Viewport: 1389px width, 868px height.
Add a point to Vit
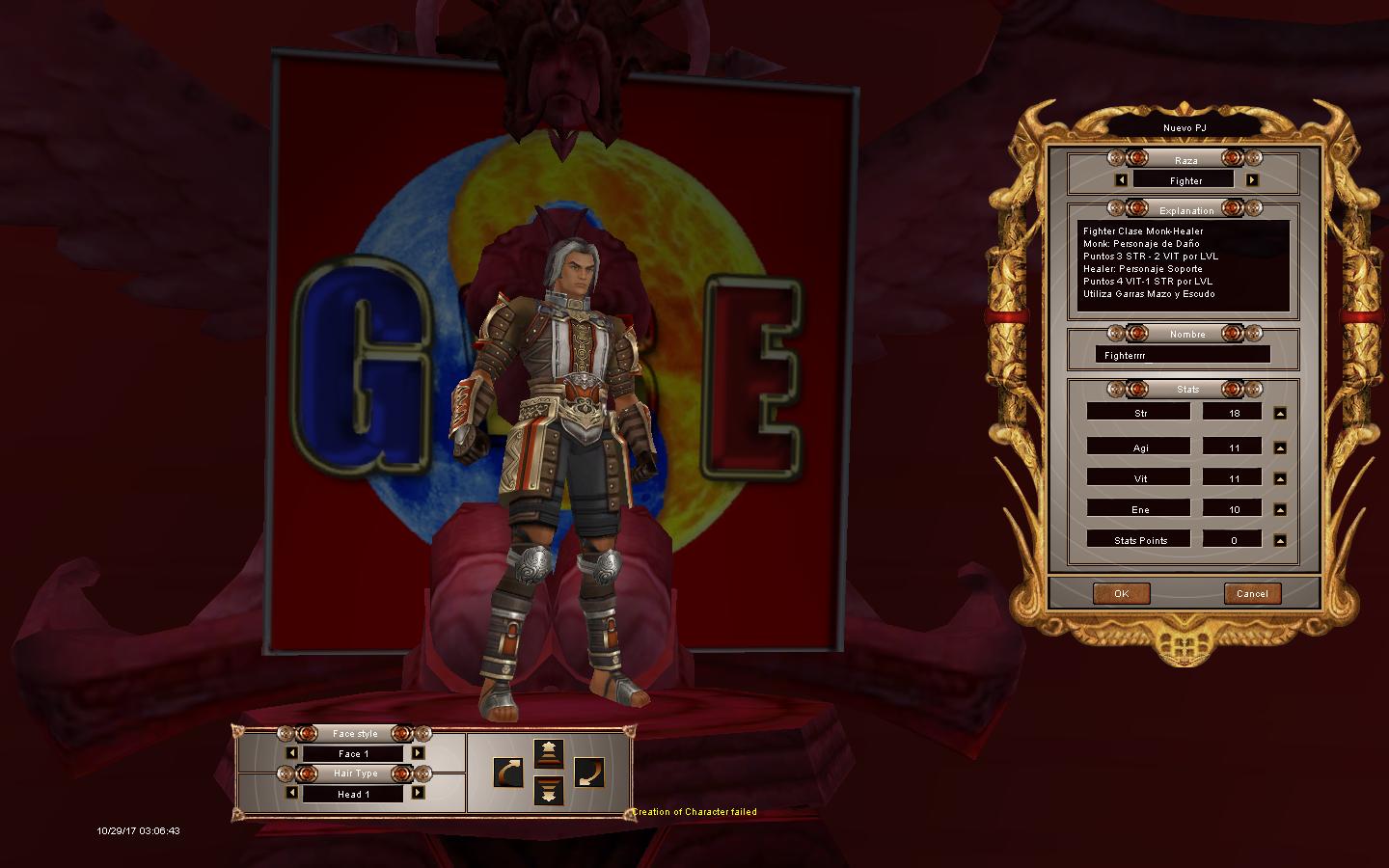click(x=1280, y=479)
